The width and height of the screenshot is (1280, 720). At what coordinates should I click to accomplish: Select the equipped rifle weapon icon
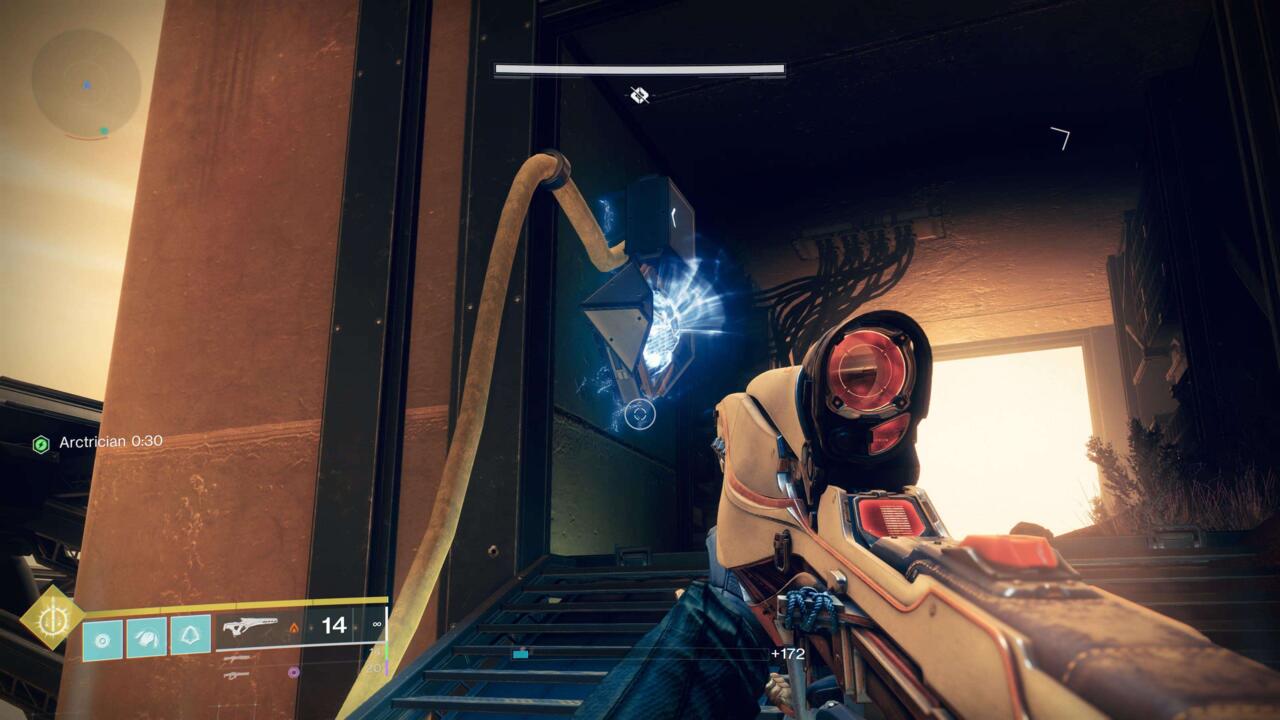click(249, 627)
